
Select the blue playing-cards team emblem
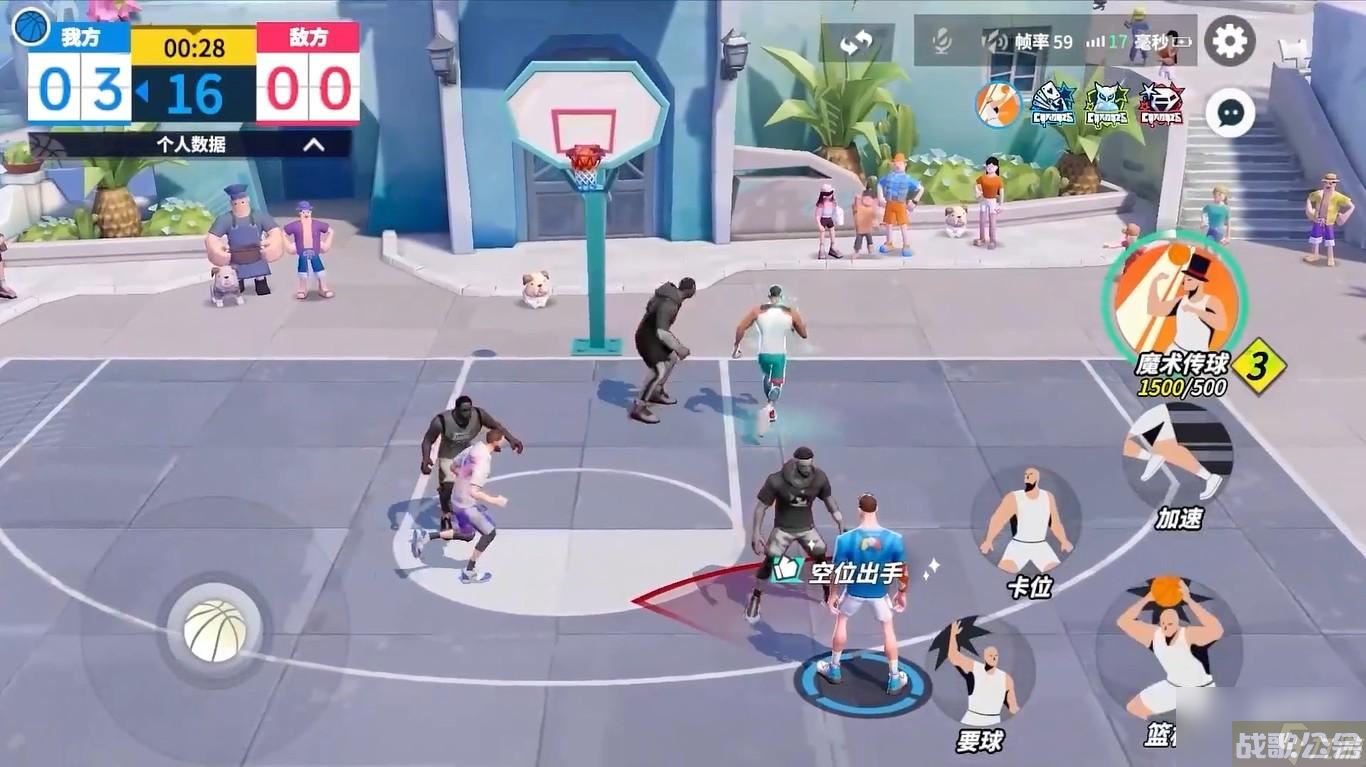tap(1053, 104)
